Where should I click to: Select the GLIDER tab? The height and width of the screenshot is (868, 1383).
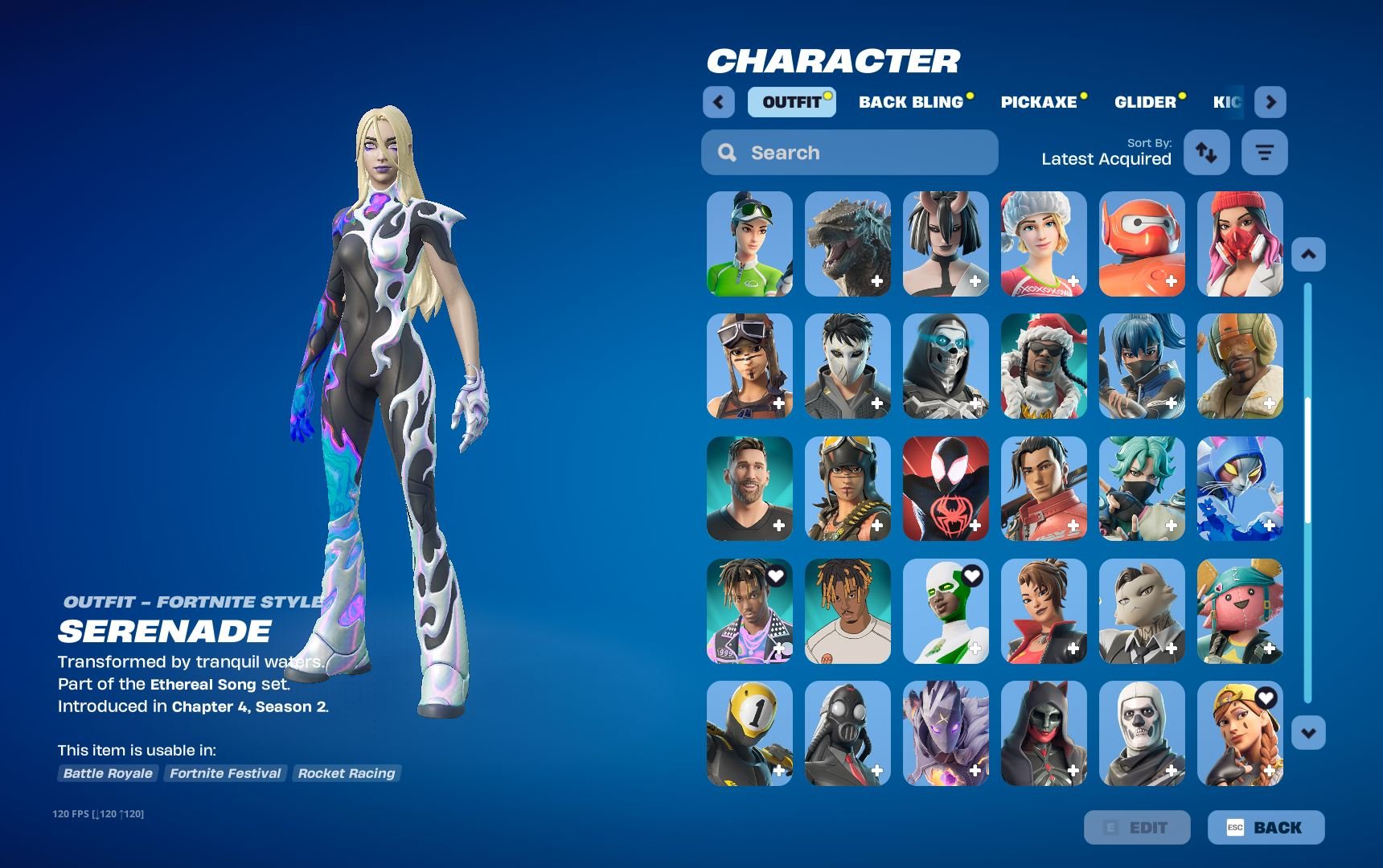(1143, 102)
